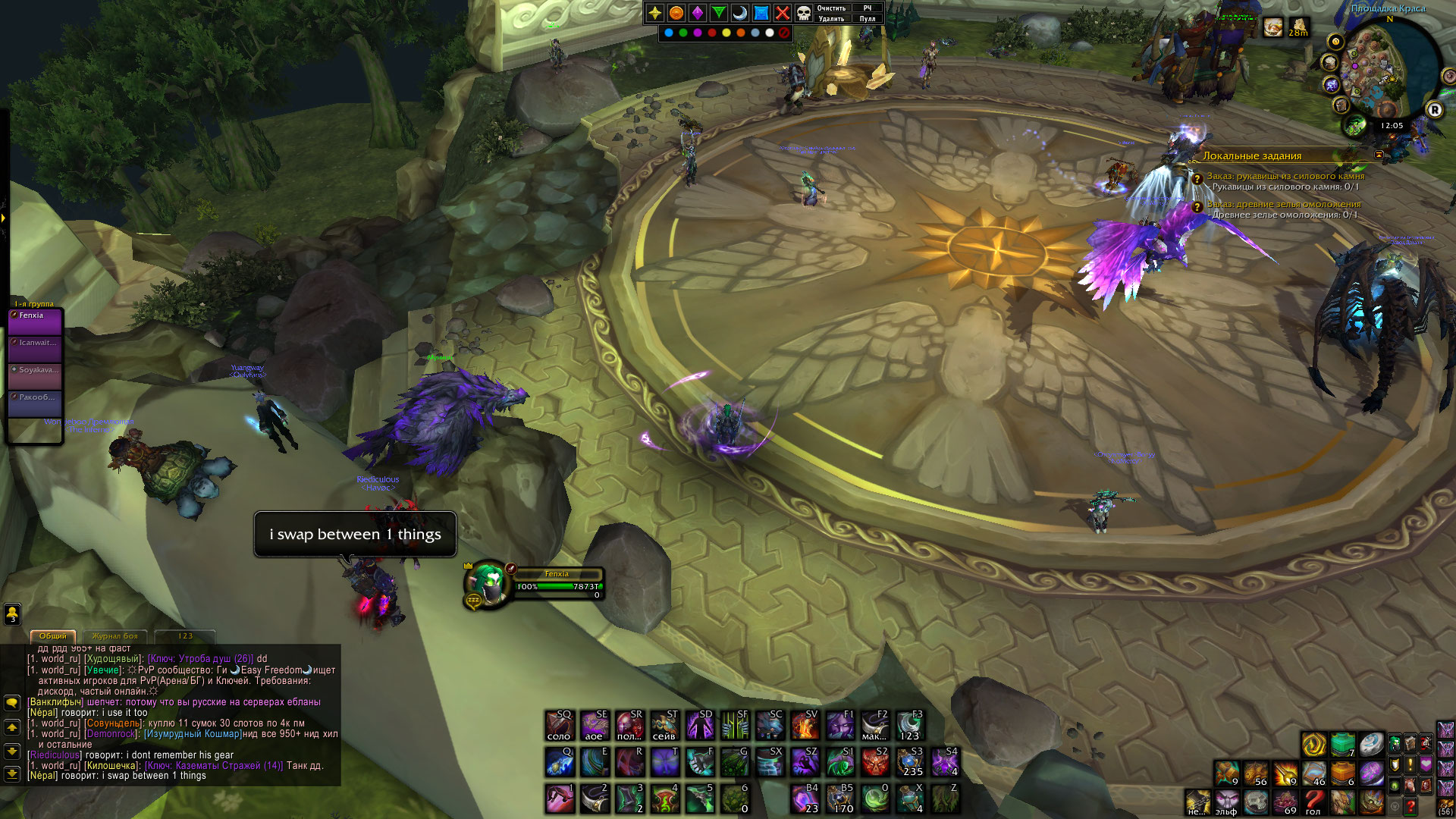Collapse the Локальные задания objective tracker
The image size is (1456, 819).
pos(1379,155)
